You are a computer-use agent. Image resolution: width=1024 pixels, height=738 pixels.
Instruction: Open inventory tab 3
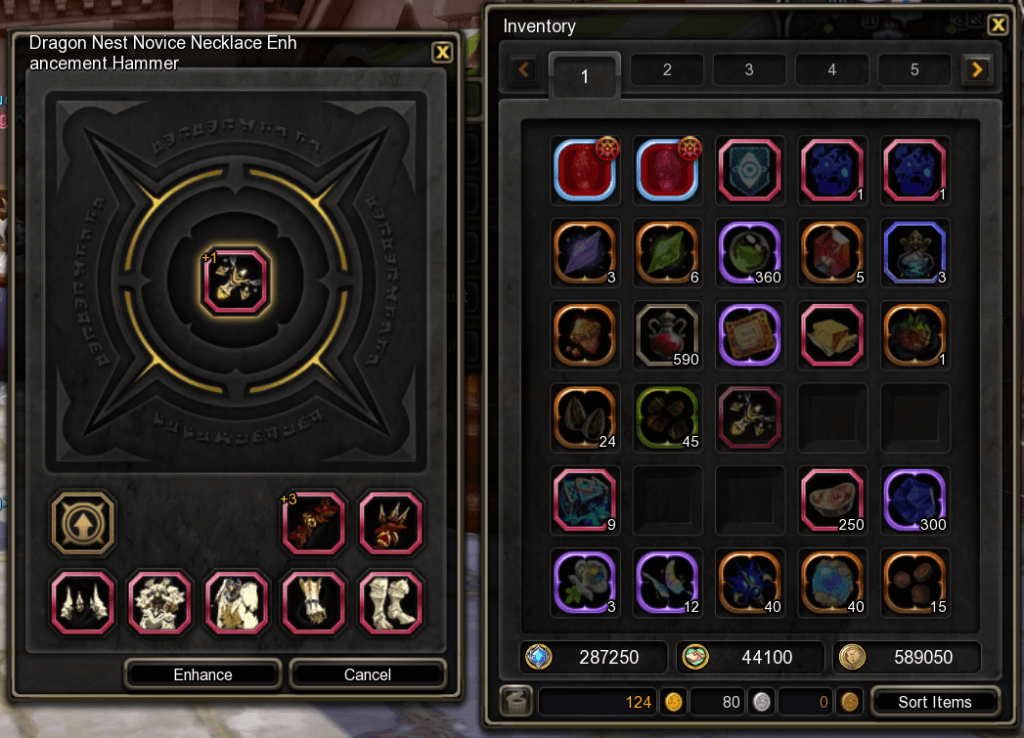tap(749, 70)
